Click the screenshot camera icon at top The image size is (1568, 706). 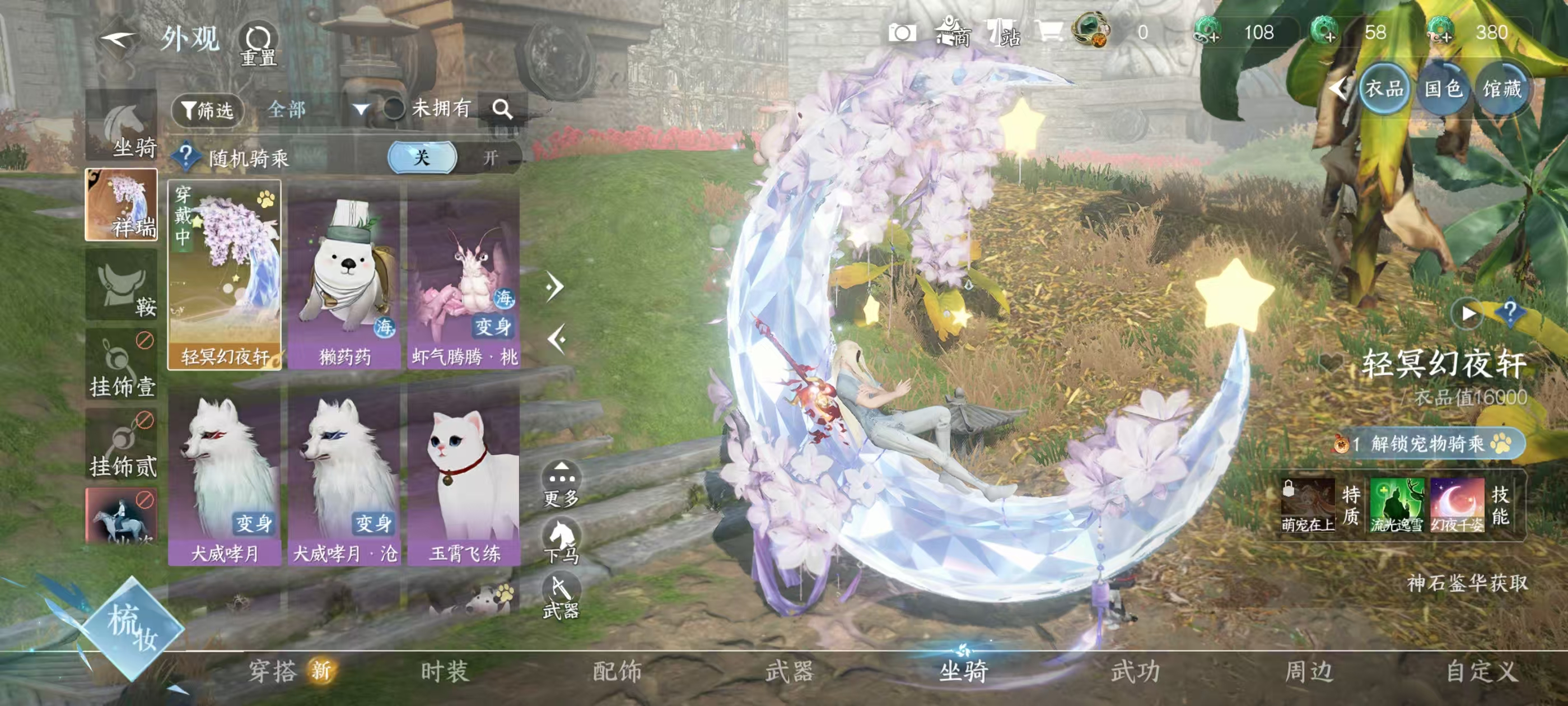tap(902, 34)
